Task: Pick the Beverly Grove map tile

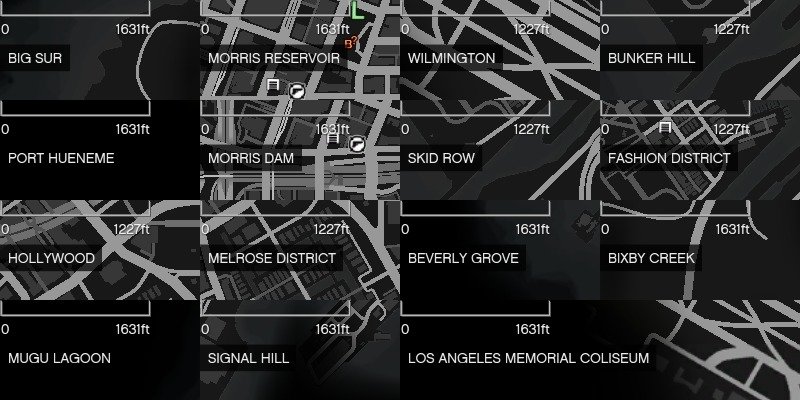Action: point(500,250)
